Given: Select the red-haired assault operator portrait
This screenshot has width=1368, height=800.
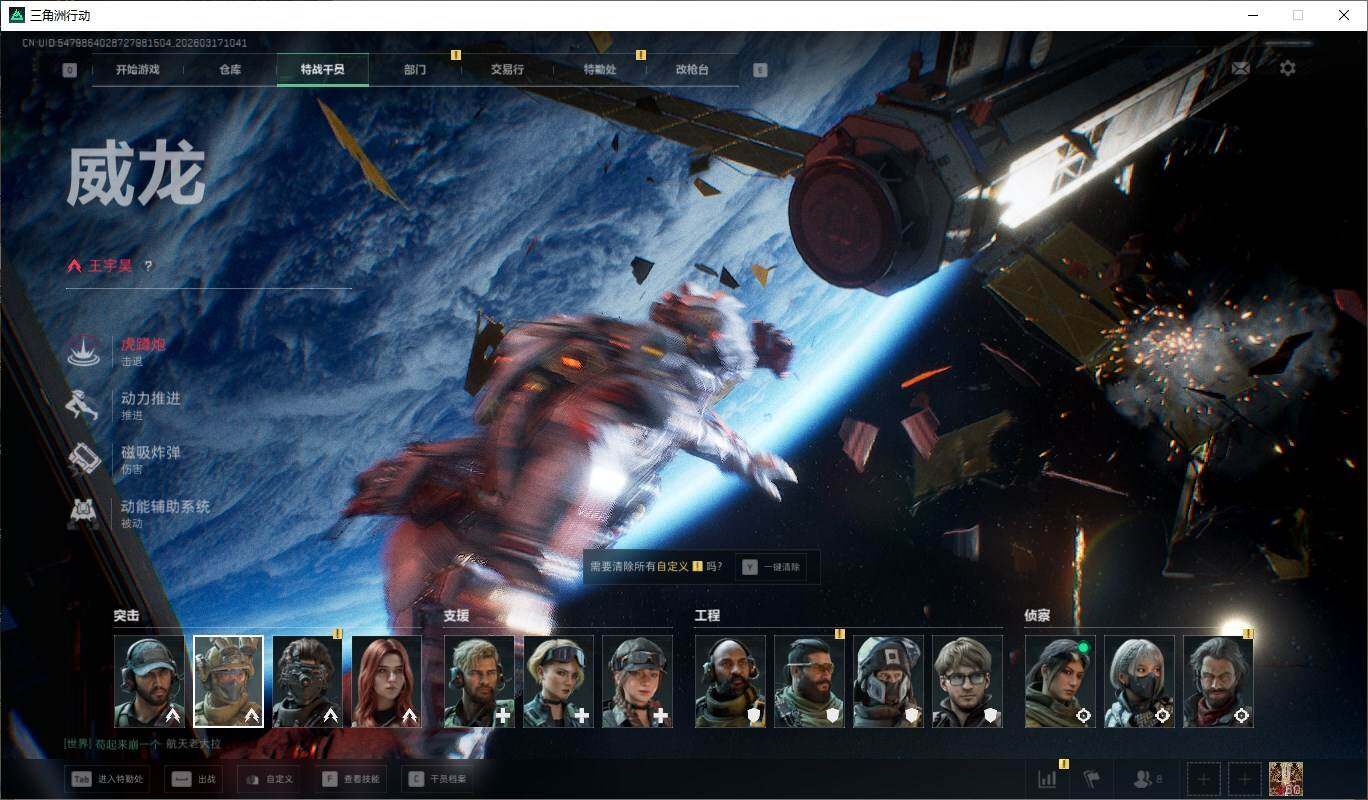Looking at the screenshot, I should click(x=387, y=681).
